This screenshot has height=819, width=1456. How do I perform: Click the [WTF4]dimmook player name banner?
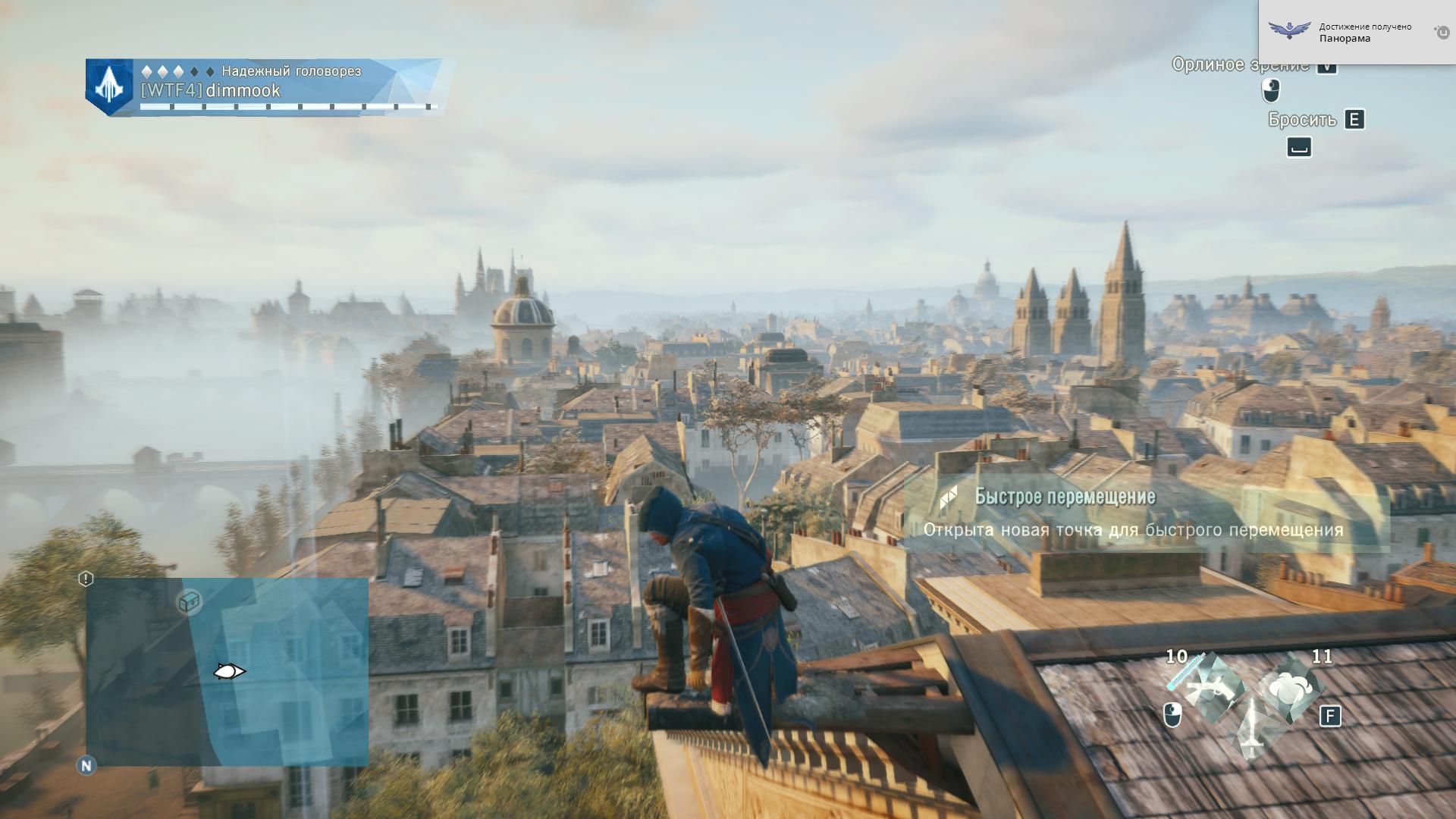(211, 91)
